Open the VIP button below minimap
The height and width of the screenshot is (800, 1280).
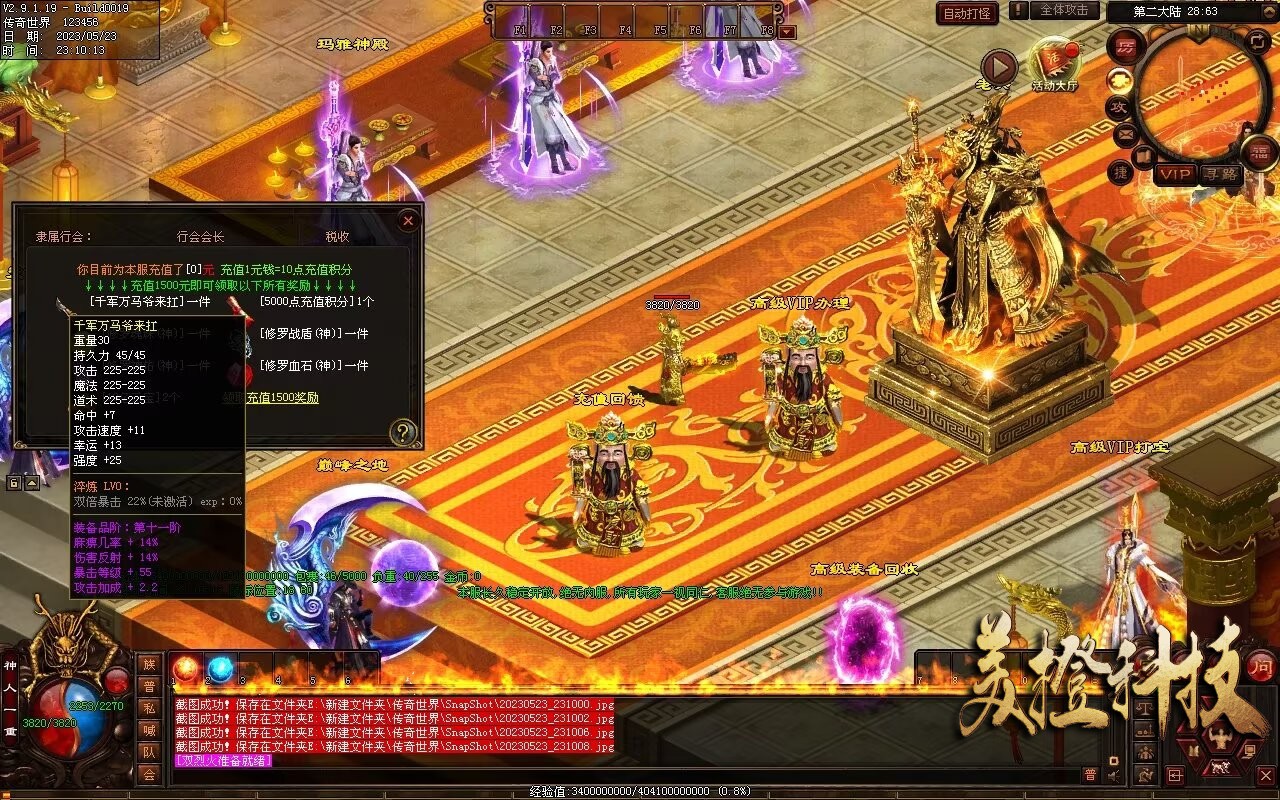(1176, 173)
